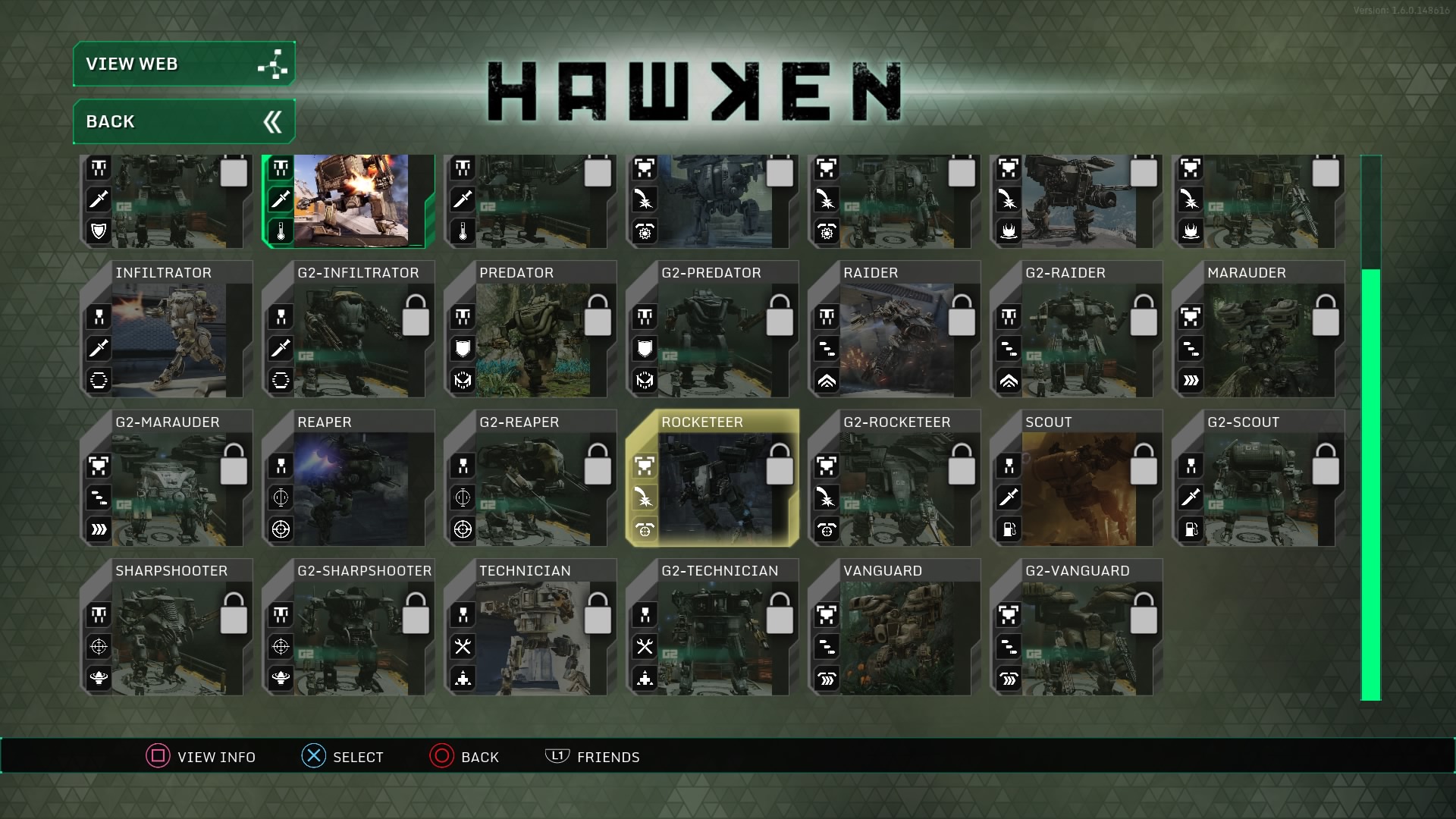Click the dial icon on the G2-Reaper tile

click(x=463, y=498)
